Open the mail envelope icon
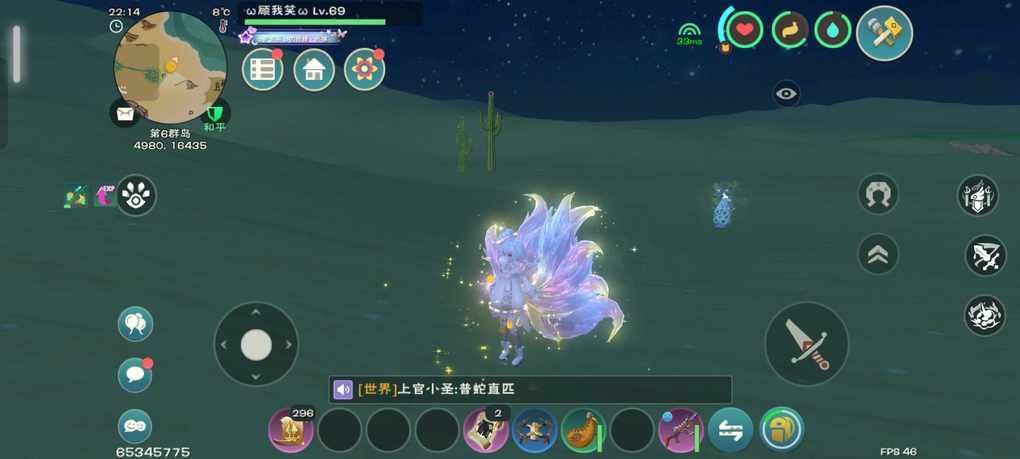Viewport: 1020px width, 459px height. (x=125, y=113)
